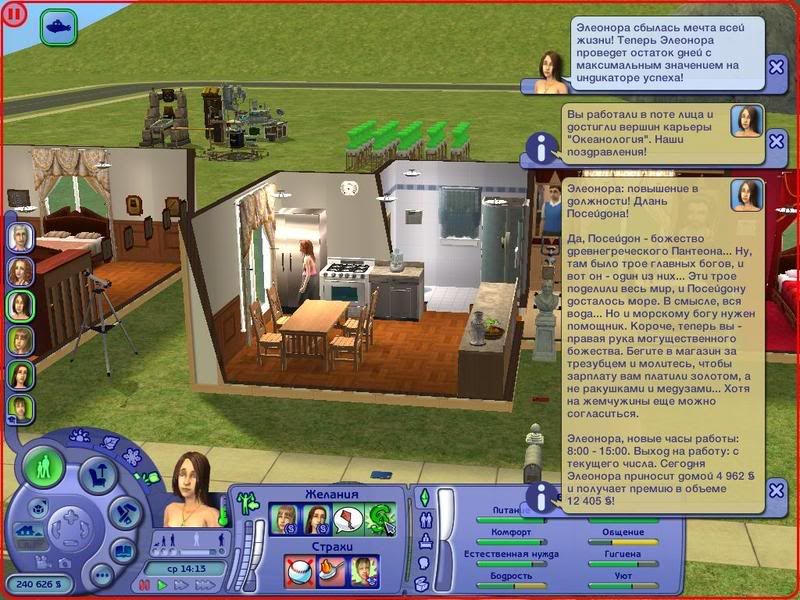Close the Hand of Poseidon promotion message
800x600 pixels.
click(777, 491)
